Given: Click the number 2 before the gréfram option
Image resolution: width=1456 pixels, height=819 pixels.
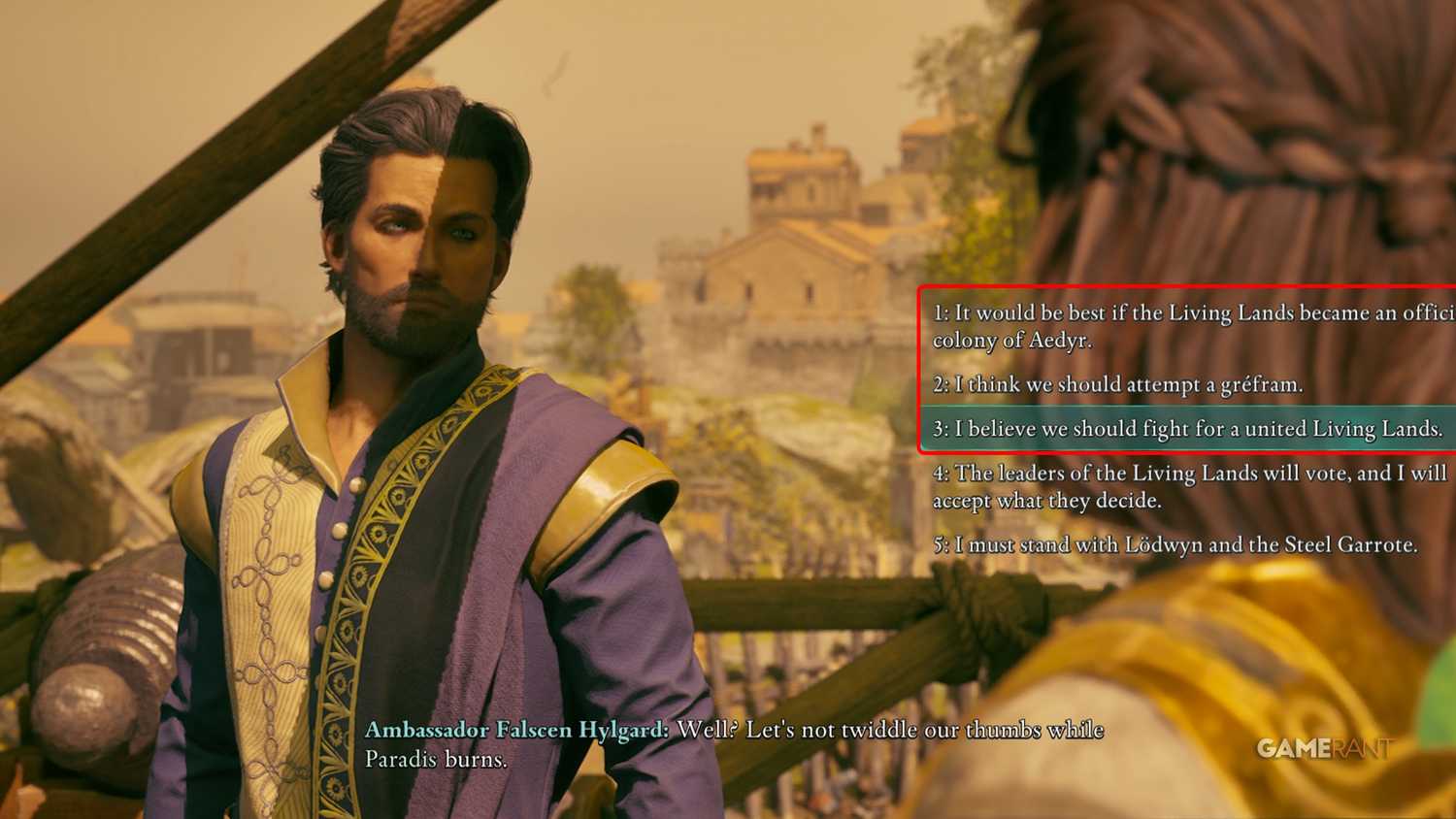Looking at the screenshot, I should (938, 384).
